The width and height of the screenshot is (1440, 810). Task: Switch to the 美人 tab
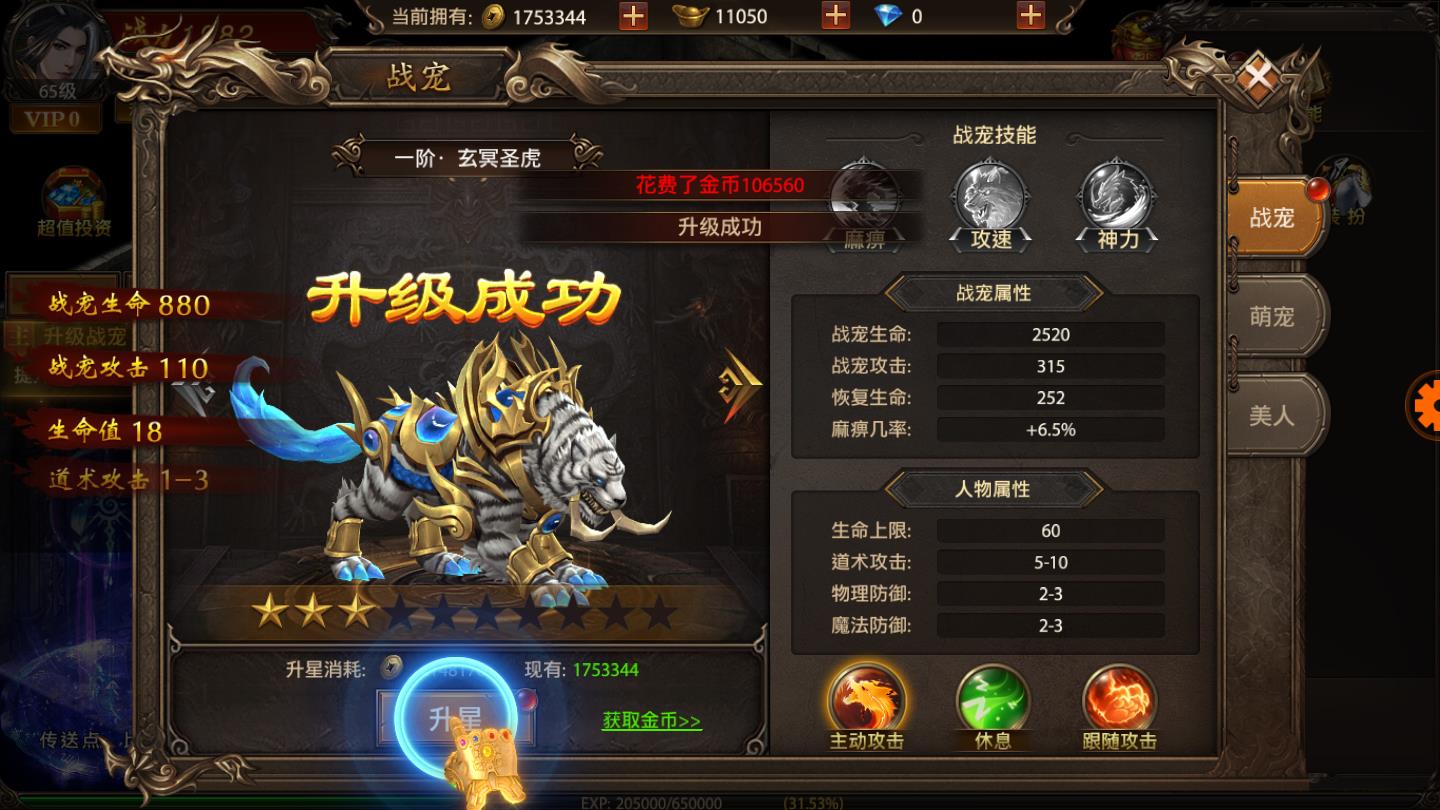click(x=1272, y=415)
